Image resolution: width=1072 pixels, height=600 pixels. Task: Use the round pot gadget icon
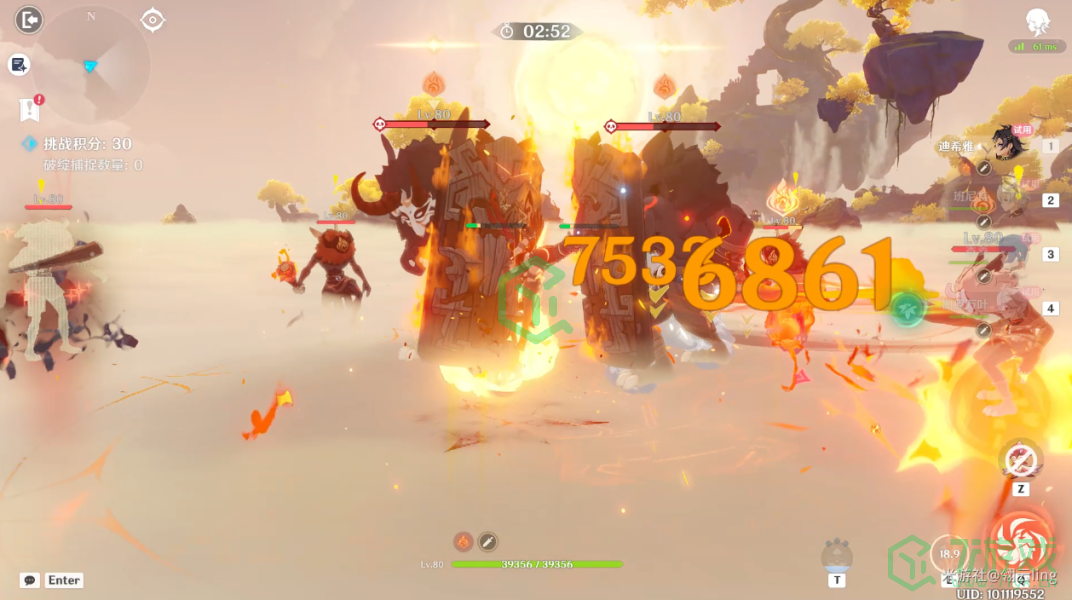[836, 555]
